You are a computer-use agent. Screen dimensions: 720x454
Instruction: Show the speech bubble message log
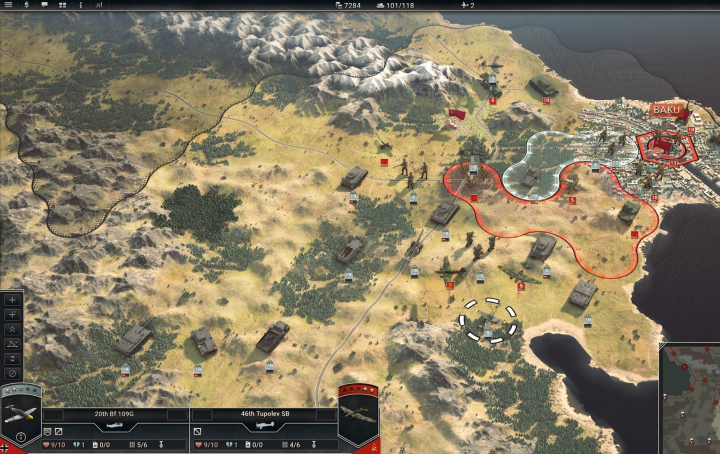click(x=46, y=6)
